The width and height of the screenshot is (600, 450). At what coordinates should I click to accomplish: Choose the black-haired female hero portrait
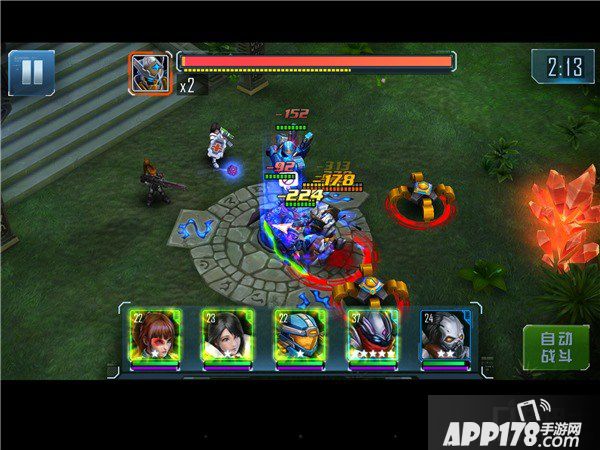[226, 336]
